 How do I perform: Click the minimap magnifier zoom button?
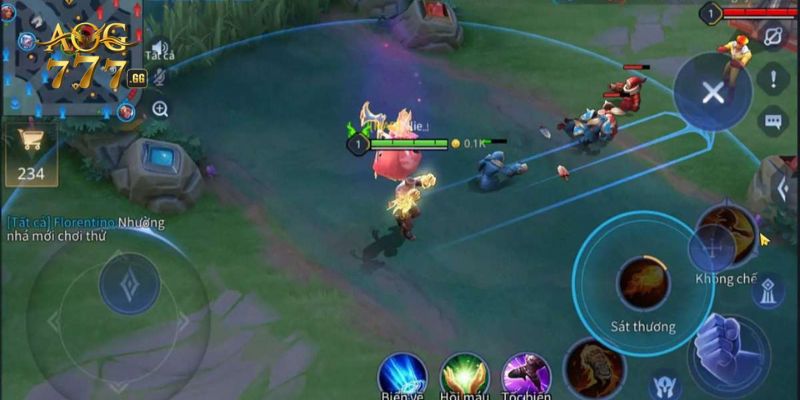[160, 108]
